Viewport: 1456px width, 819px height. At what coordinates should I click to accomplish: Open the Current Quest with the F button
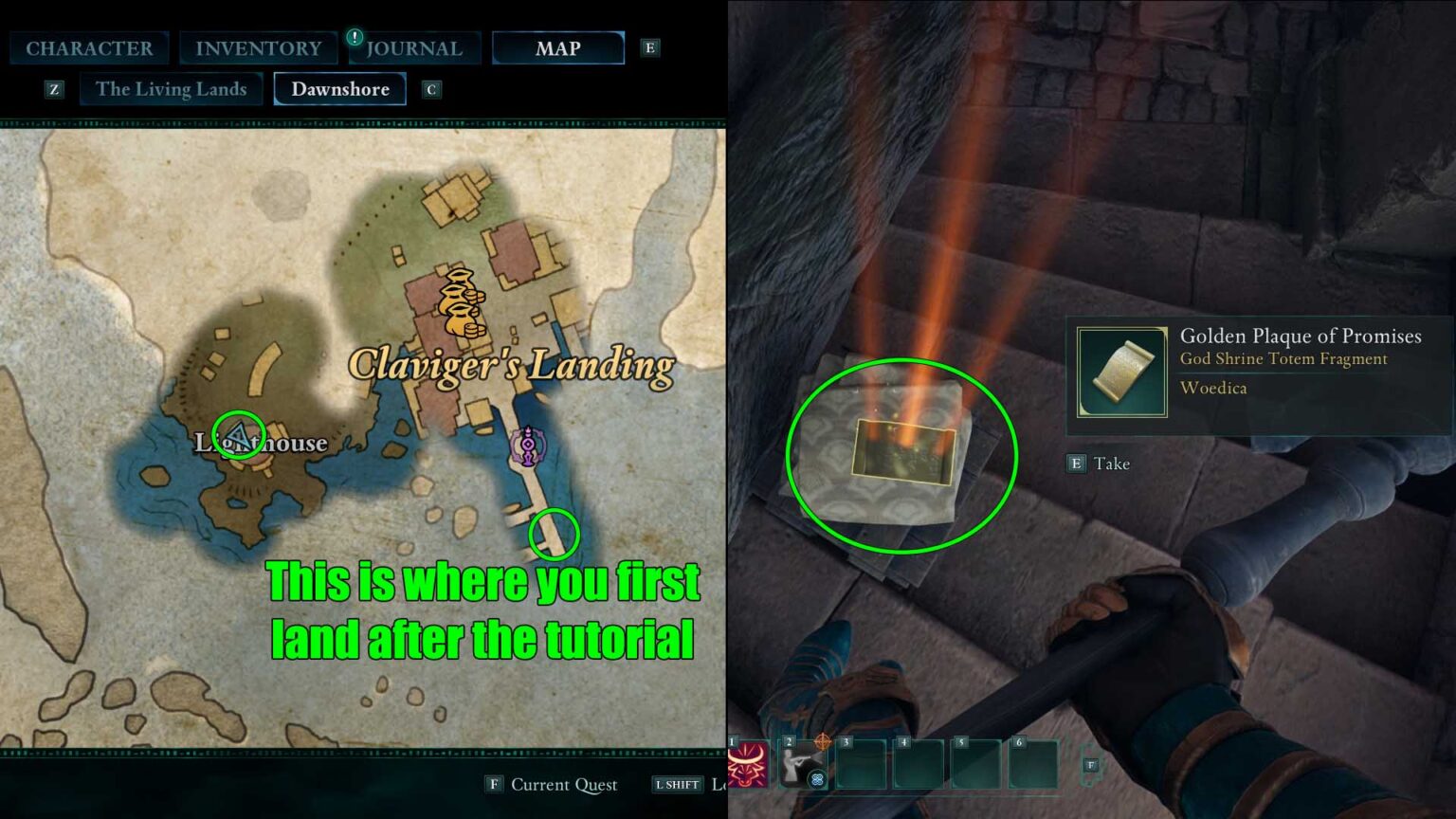point(493,784)
